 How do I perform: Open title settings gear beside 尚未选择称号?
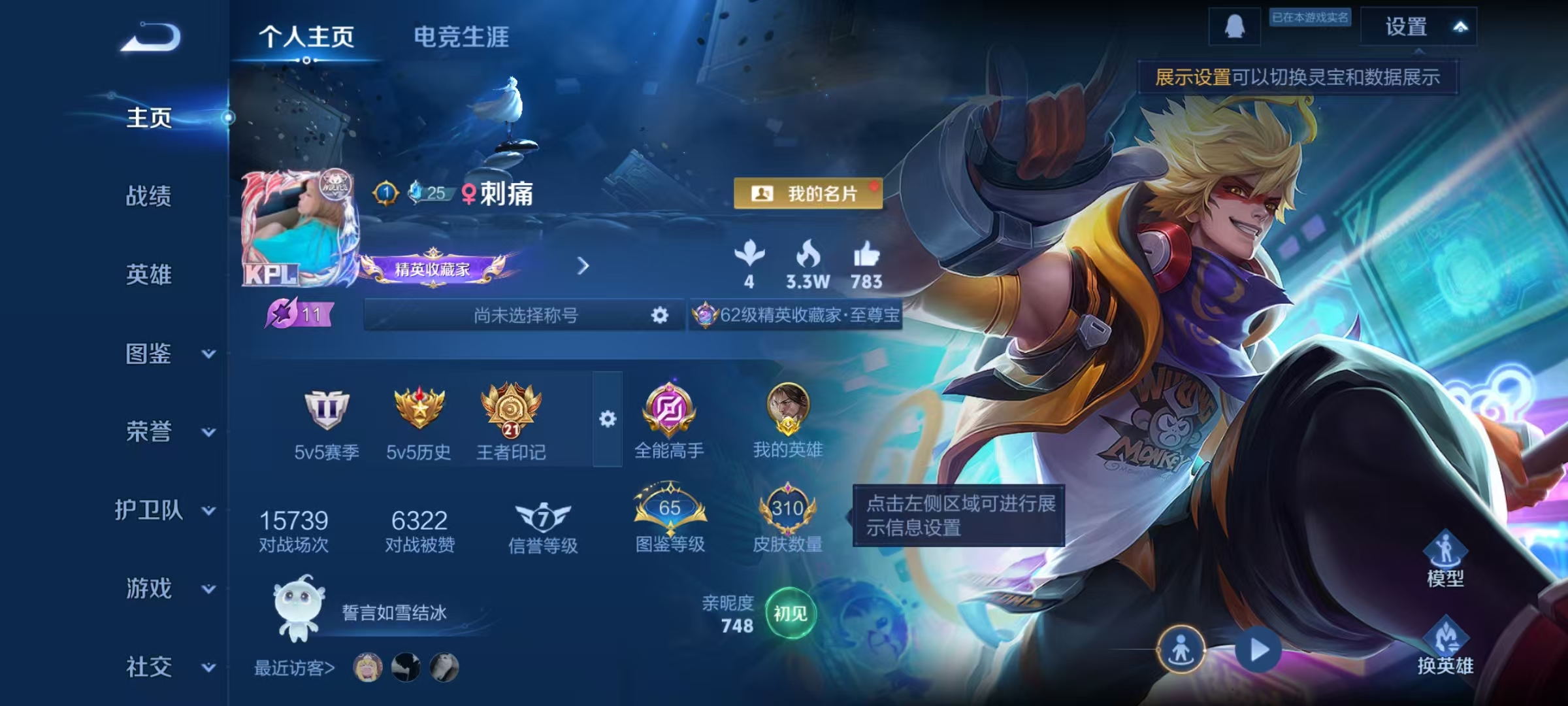(x=660, y=315)
